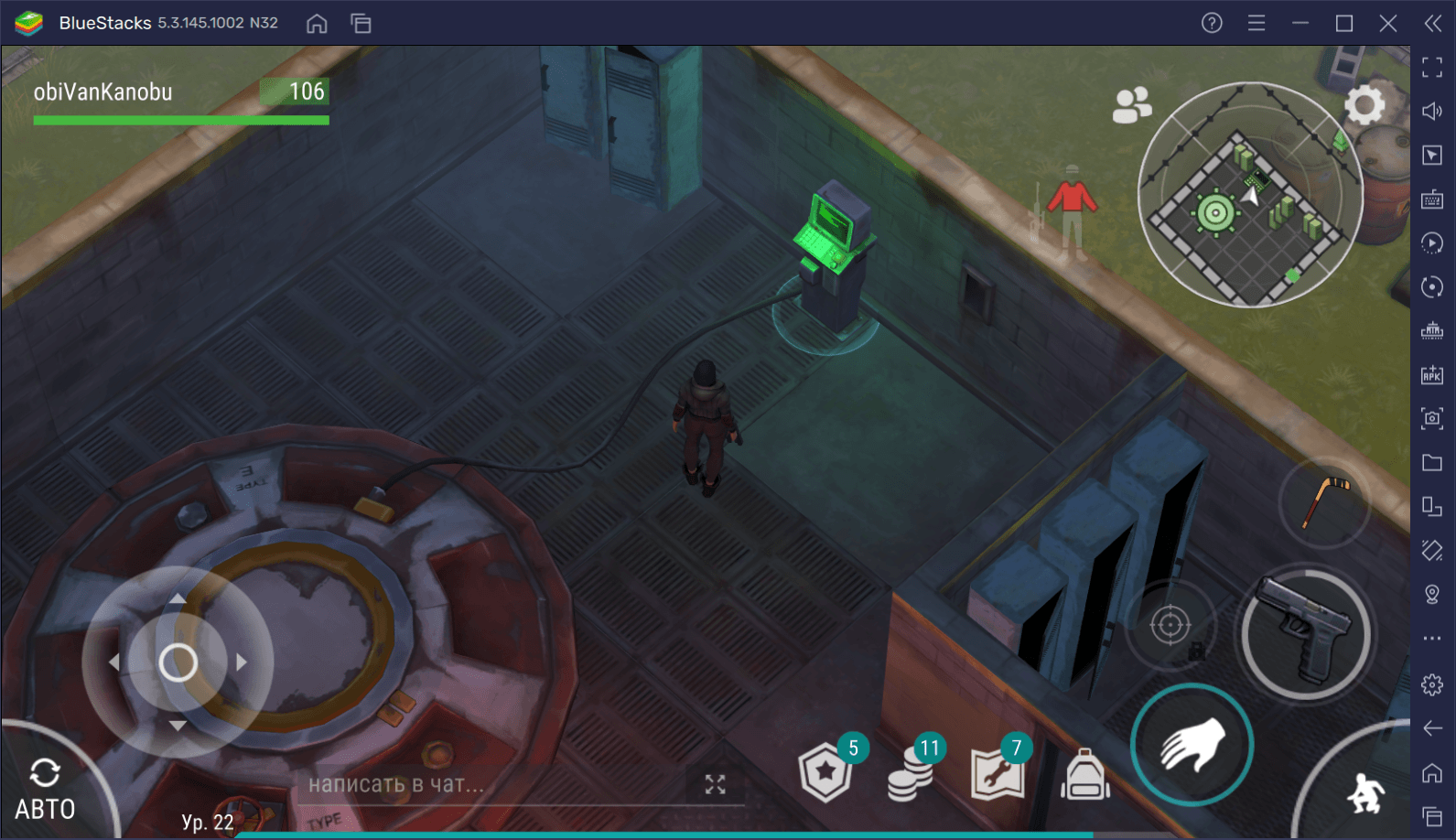The width and height of the screenshot is (1456, 840).
Task: Open the game settings gear
Action: click(x=1364, y=106)
